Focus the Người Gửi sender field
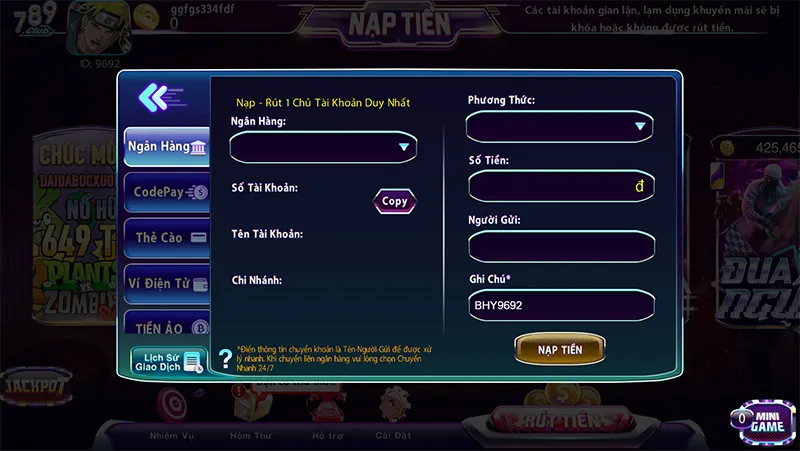 560,245
